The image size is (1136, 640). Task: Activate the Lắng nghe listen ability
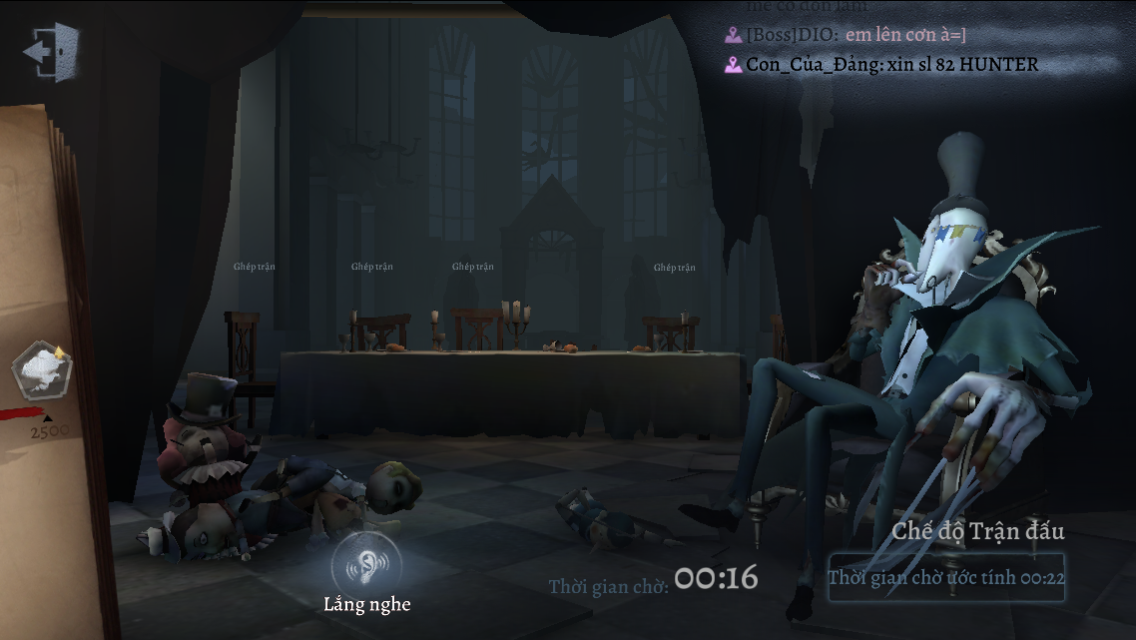pos(366,563)
